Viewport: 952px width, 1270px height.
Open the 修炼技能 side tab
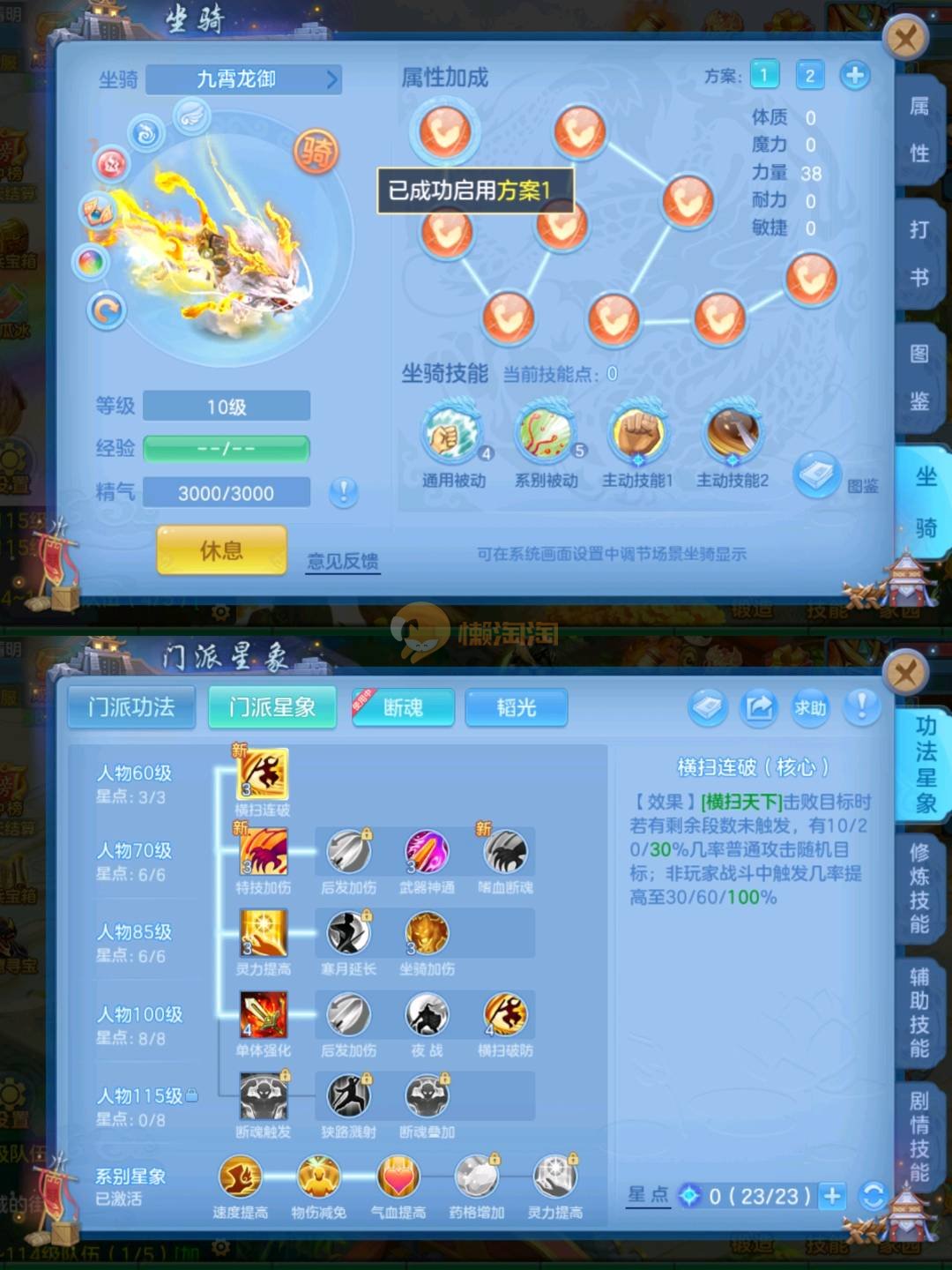[920, 888]
